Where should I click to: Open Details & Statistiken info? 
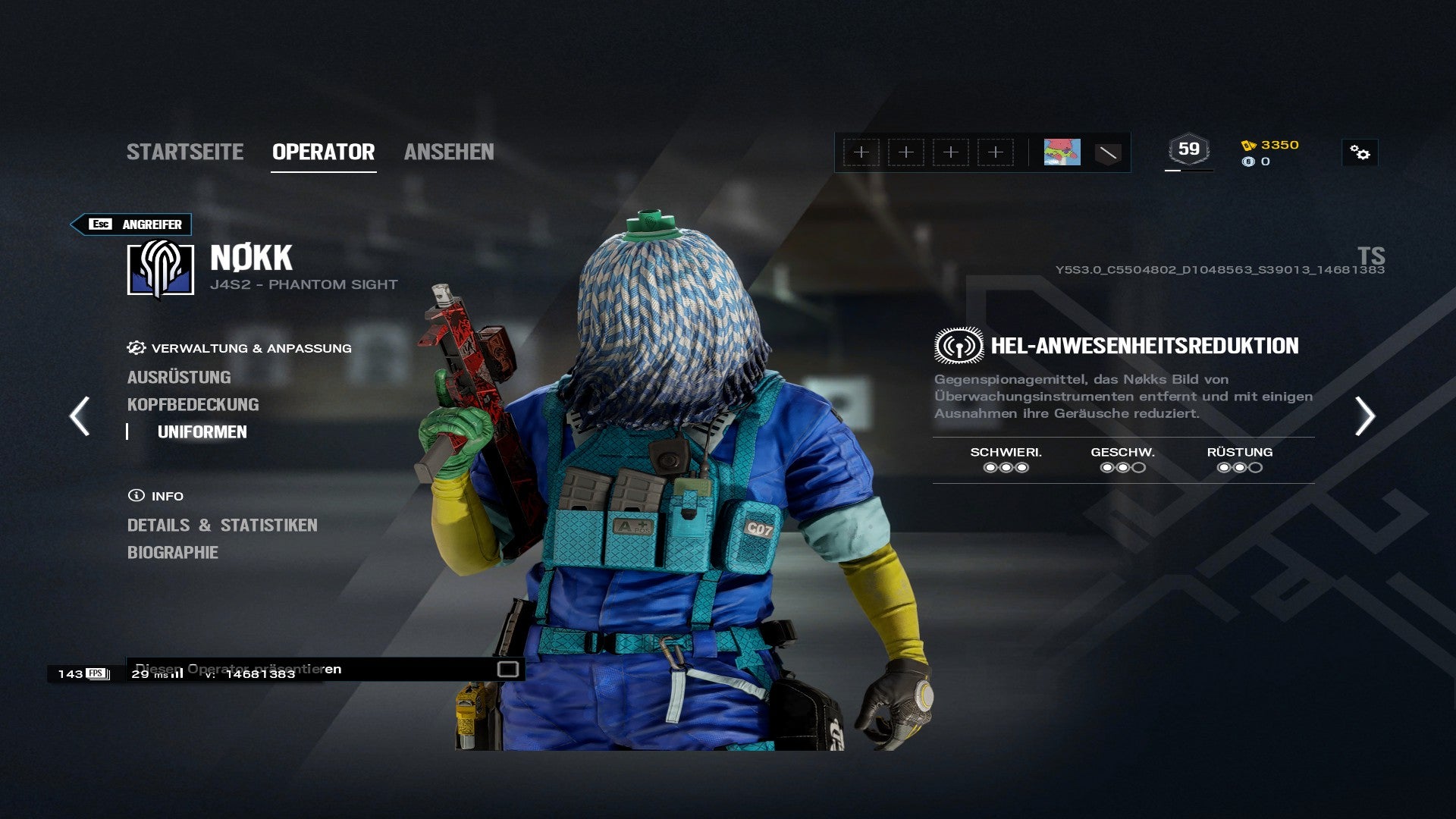222,525
